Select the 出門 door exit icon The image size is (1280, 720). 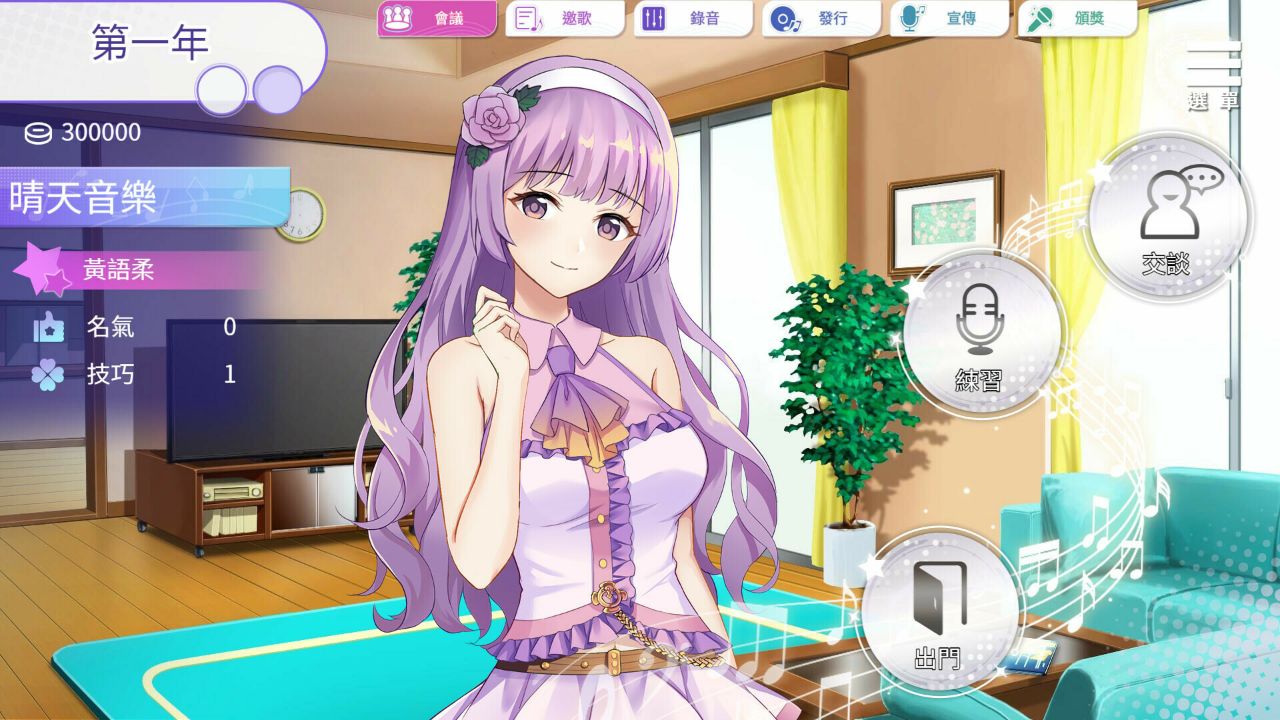(940, 615)
